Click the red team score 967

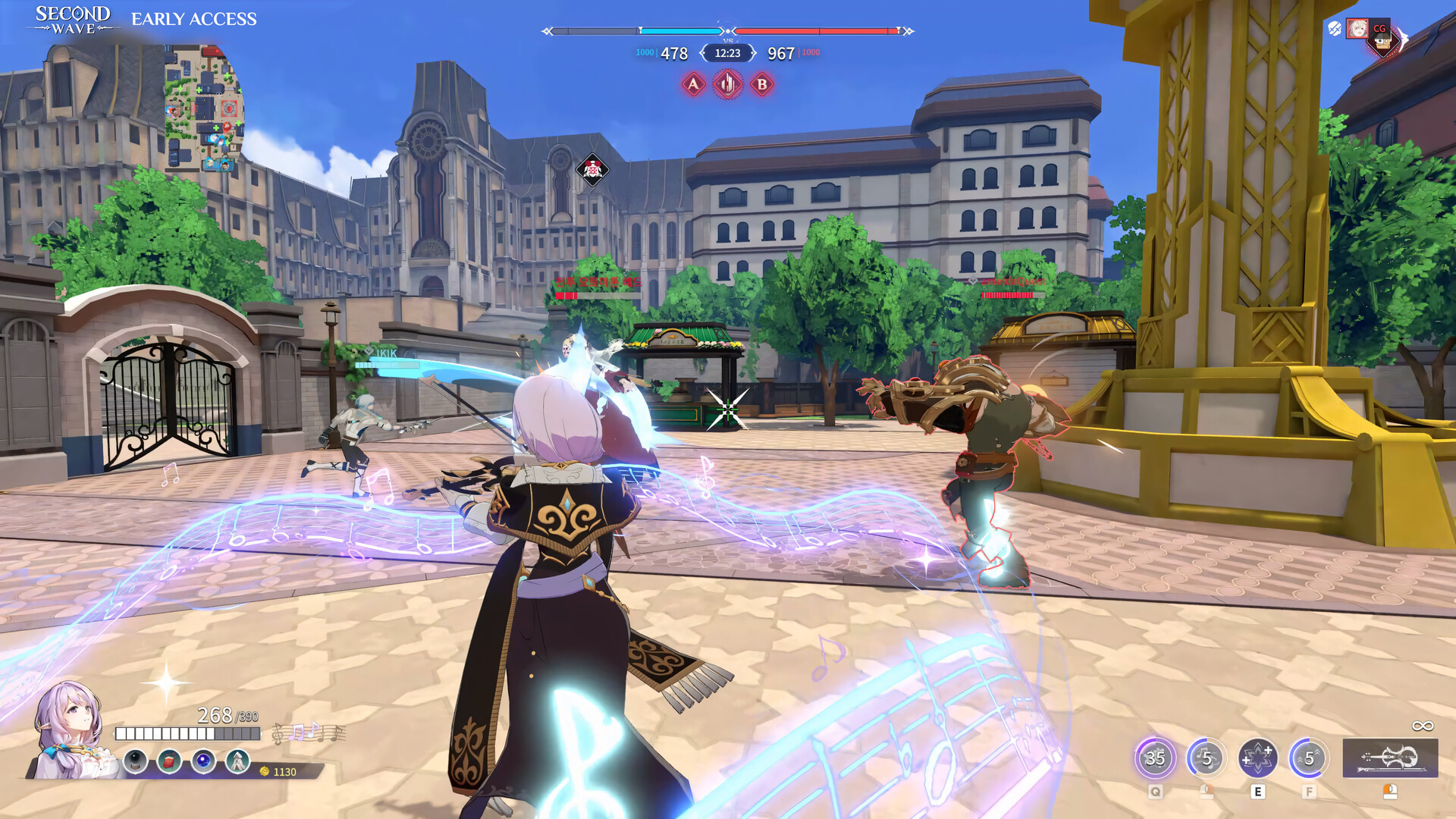click(x=782, y=53)
